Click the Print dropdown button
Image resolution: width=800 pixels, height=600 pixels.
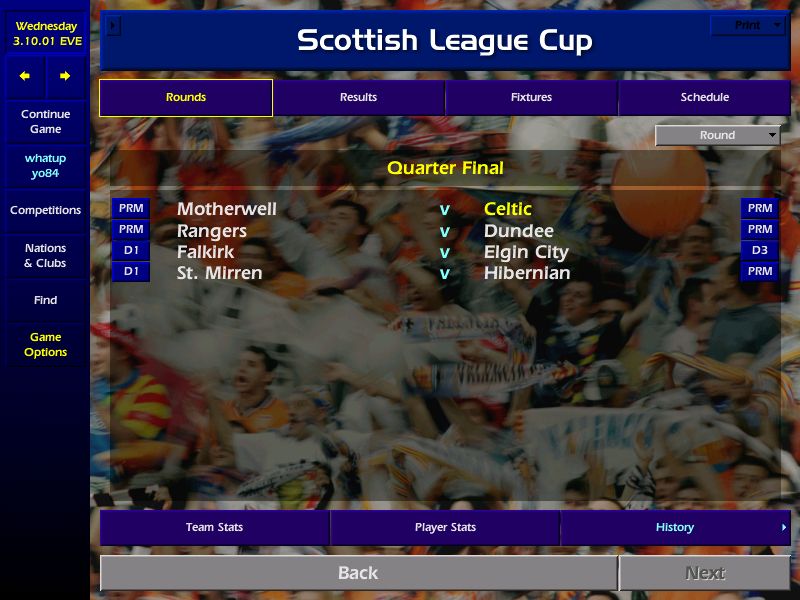(748, 26)
